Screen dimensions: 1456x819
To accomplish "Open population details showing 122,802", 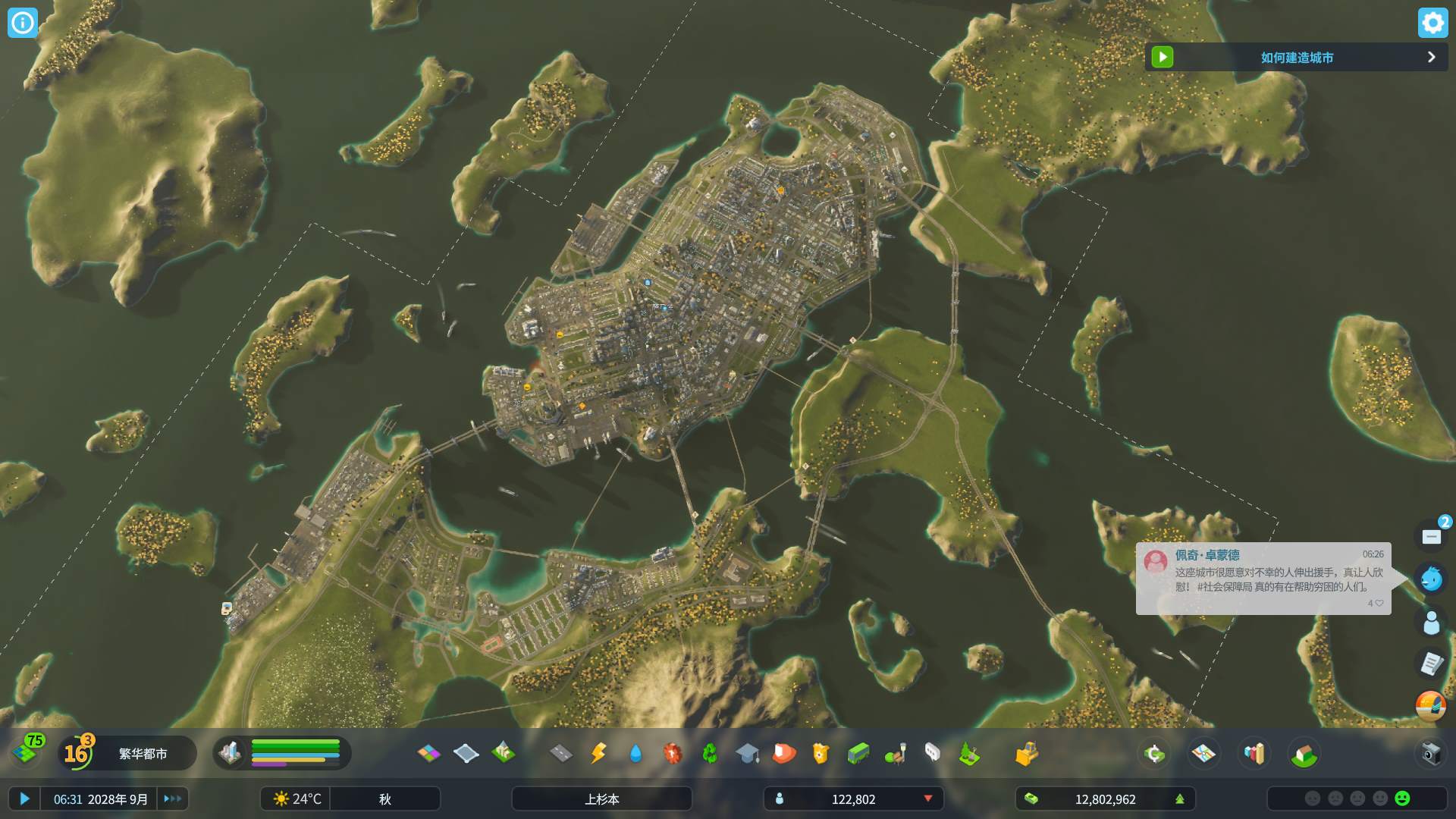I will point(853,799).
